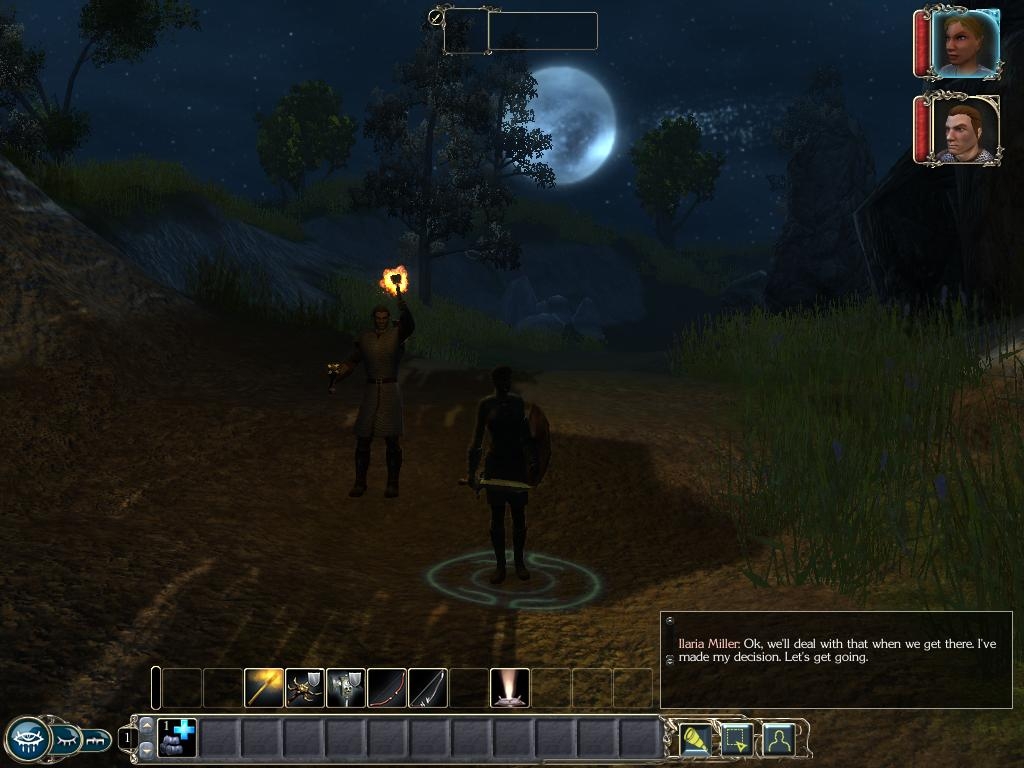Select the blonde woman party portrait

point(964,43)
